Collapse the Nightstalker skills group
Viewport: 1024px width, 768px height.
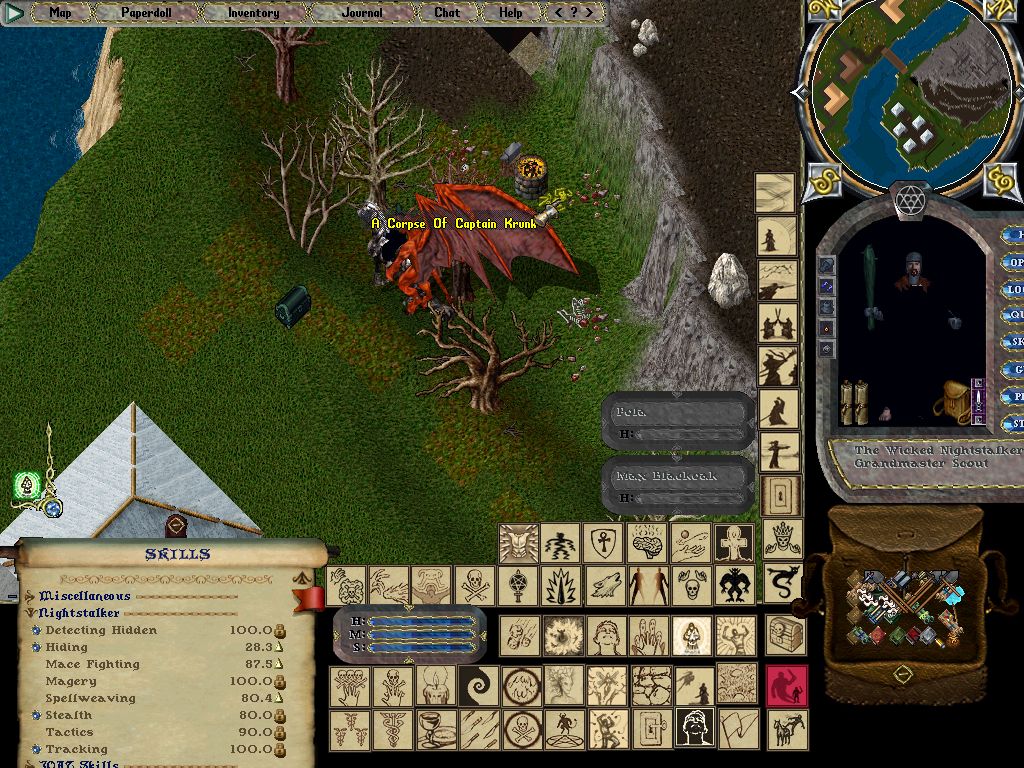pyautogui.click(x=33, y=613)
